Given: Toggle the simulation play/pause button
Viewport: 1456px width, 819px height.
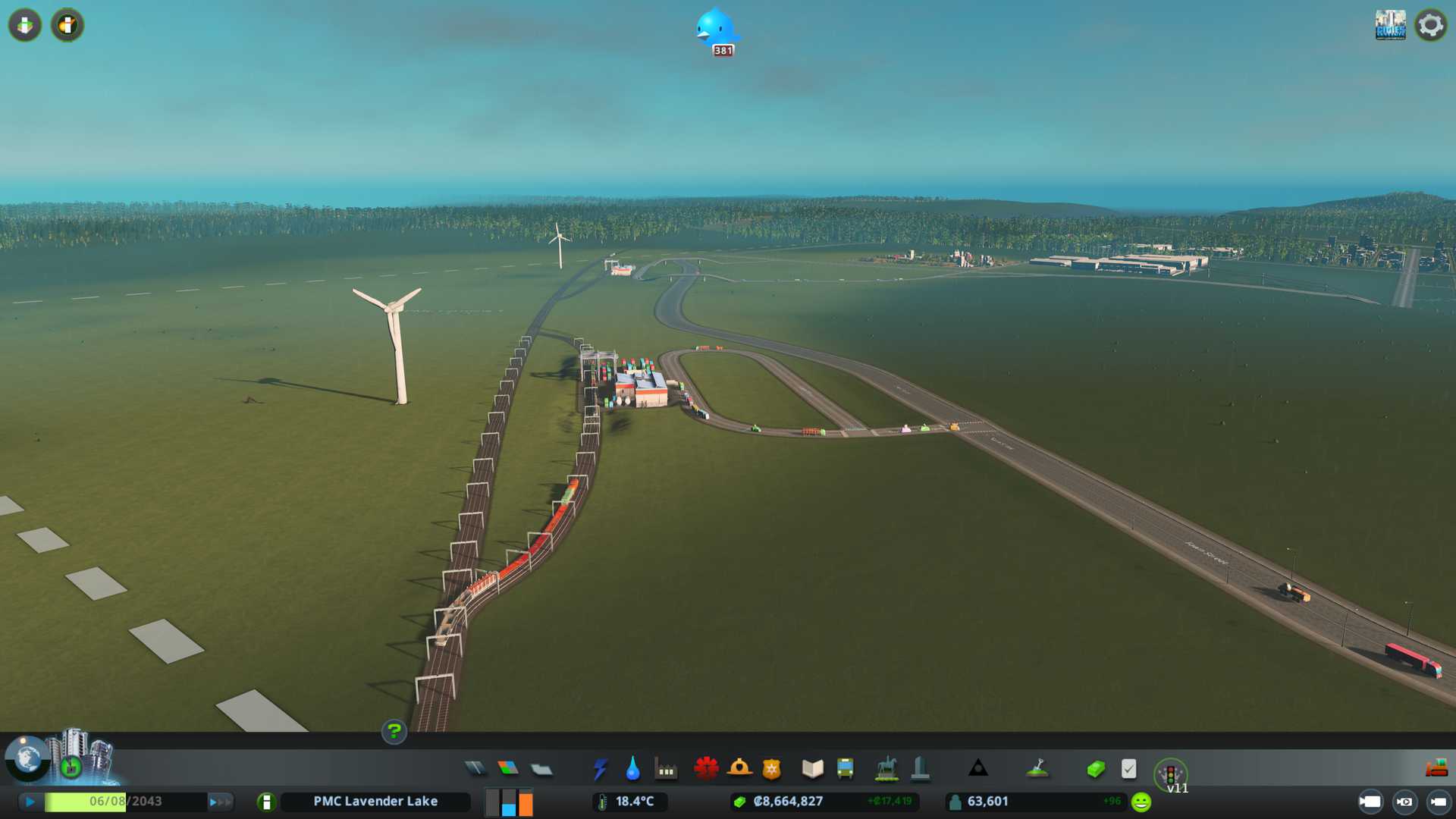Looking at the screenshot, I should [30, 802].
